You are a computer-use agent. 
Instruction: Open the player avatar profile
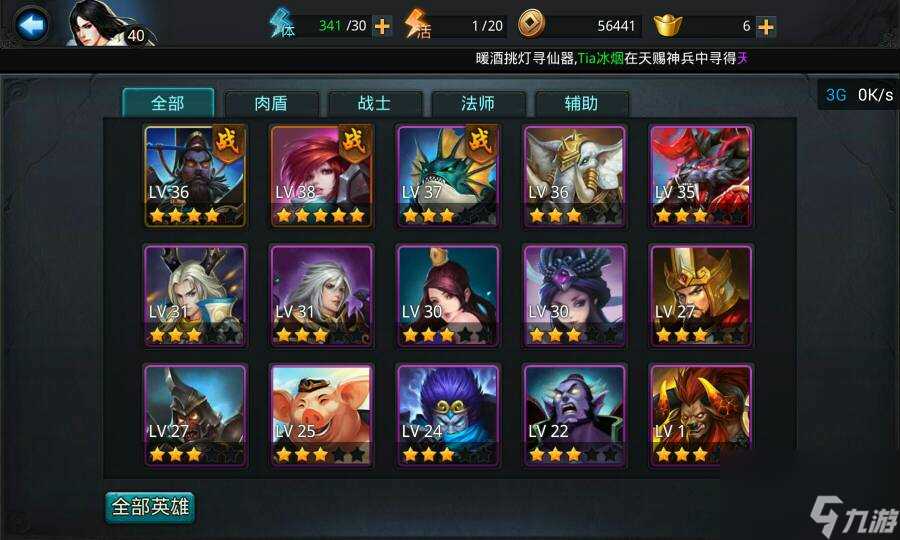click(x=102, y=24)
